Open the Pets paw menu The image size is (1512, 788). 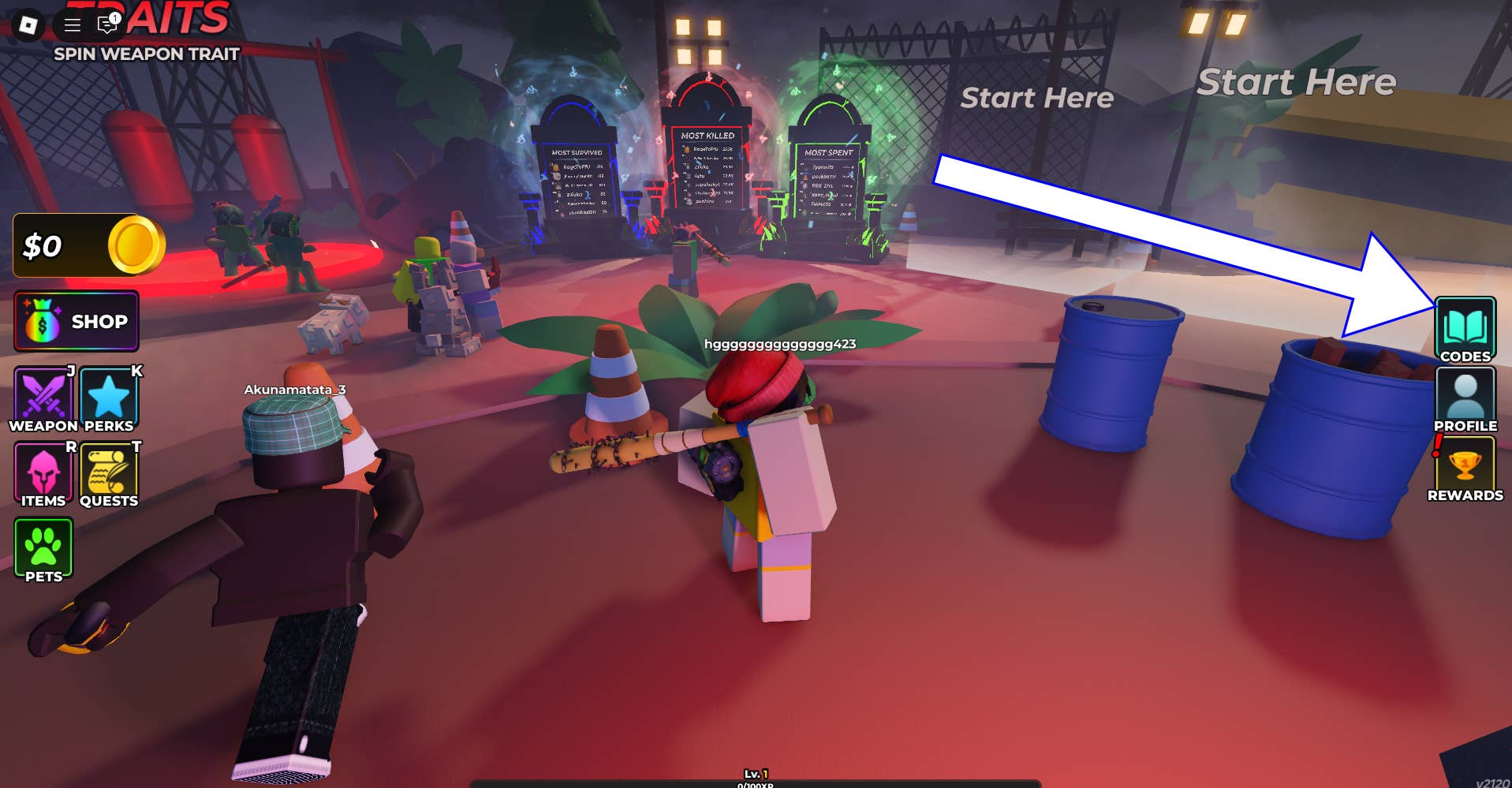[43, 548]
